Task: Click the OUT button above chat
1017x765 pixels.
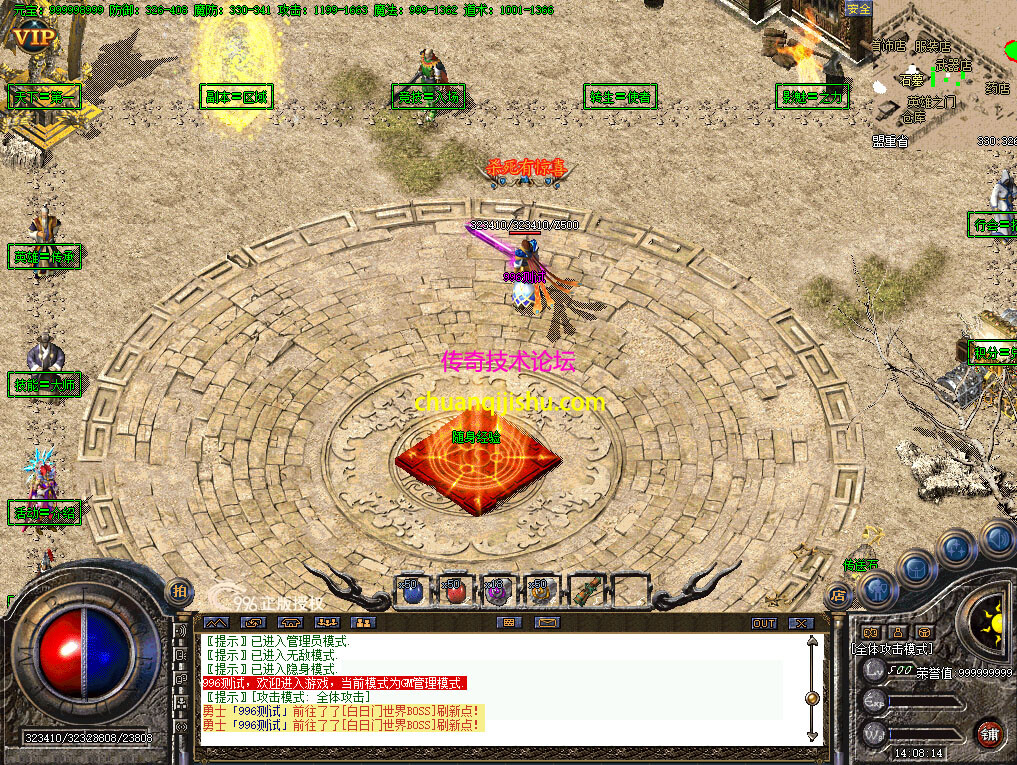Action: click(x=763, y=623)
